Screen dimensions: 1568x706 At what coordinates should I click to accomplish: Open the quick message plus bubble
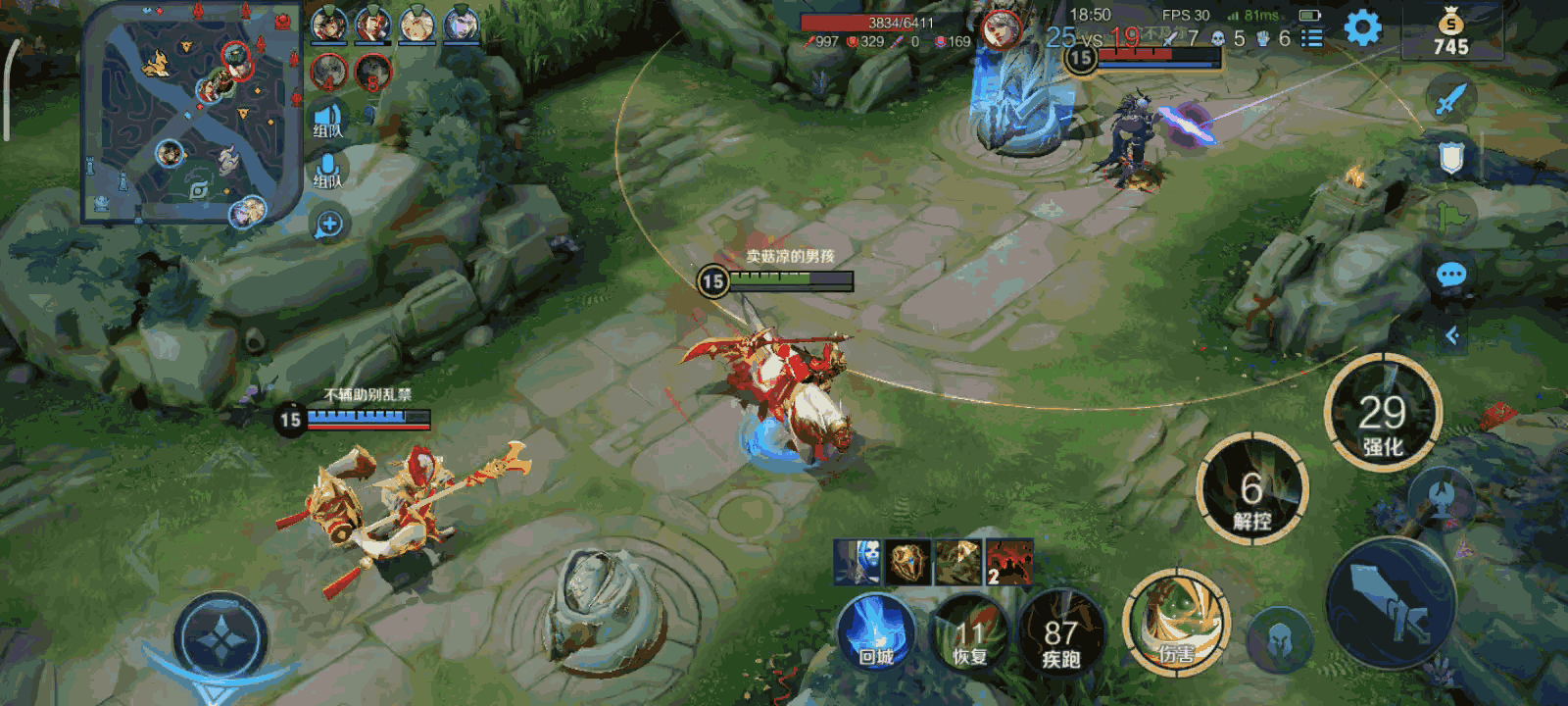pyautogui.click(x=329, y=225)
